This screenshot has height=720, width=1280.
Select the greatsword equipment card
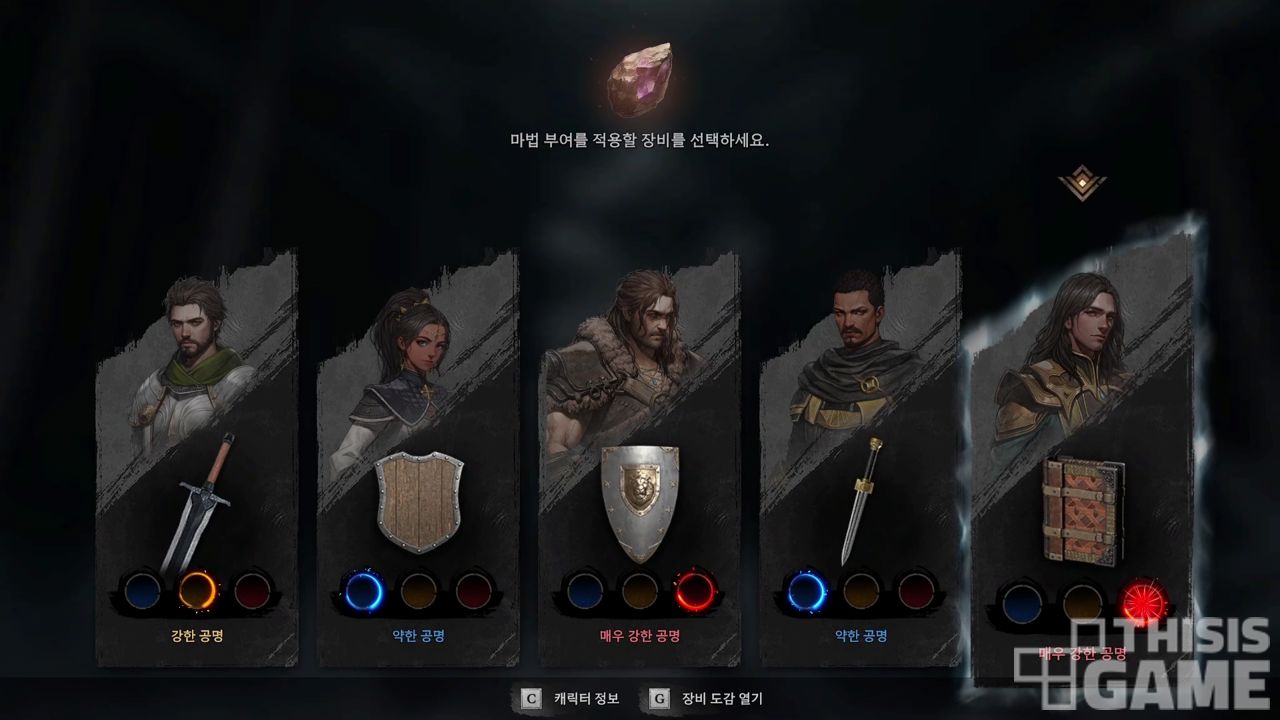click(197, 500)
